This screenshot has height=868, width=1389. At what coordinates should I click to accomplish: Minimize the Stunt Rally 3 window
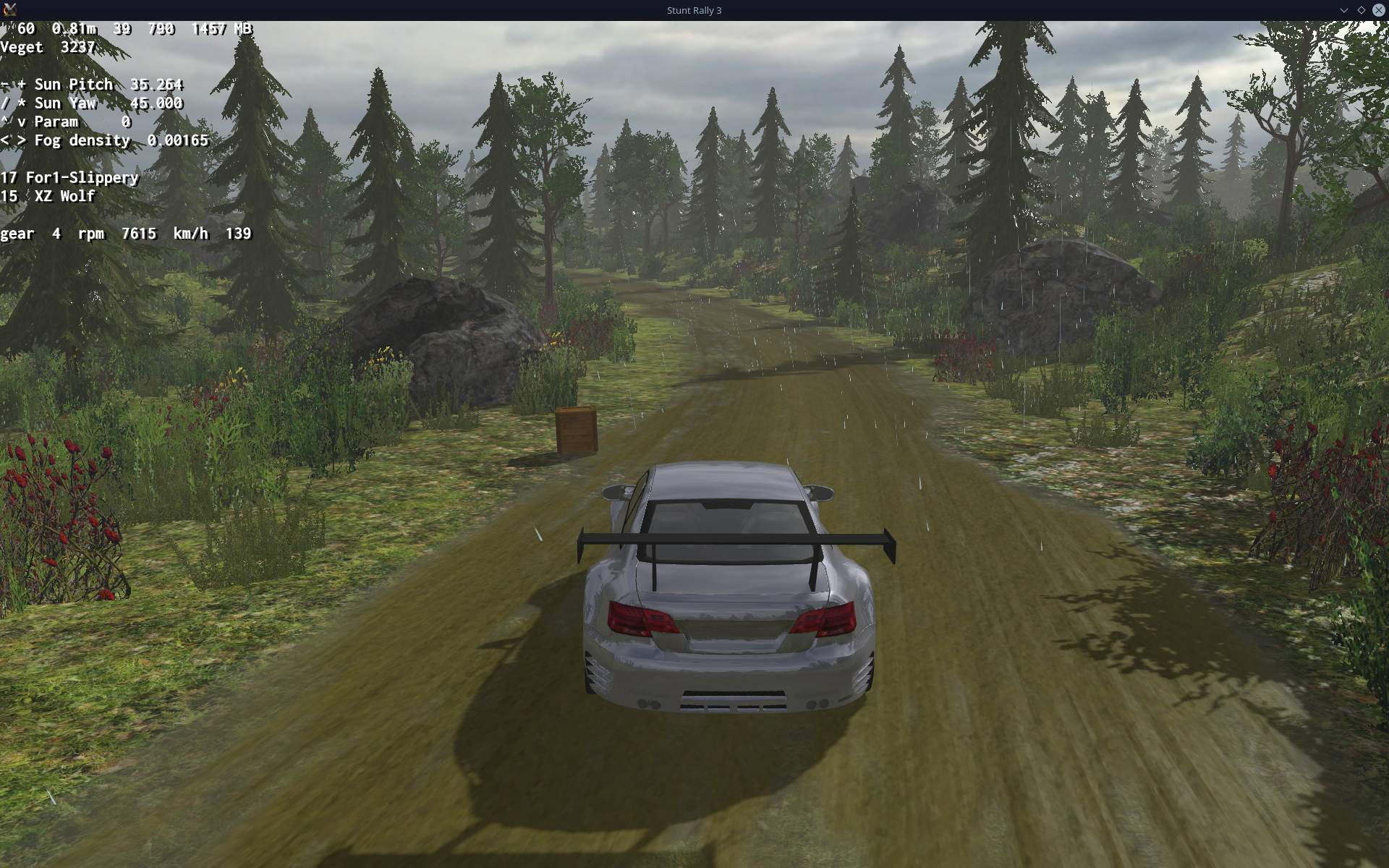[x=1343, y=10]
